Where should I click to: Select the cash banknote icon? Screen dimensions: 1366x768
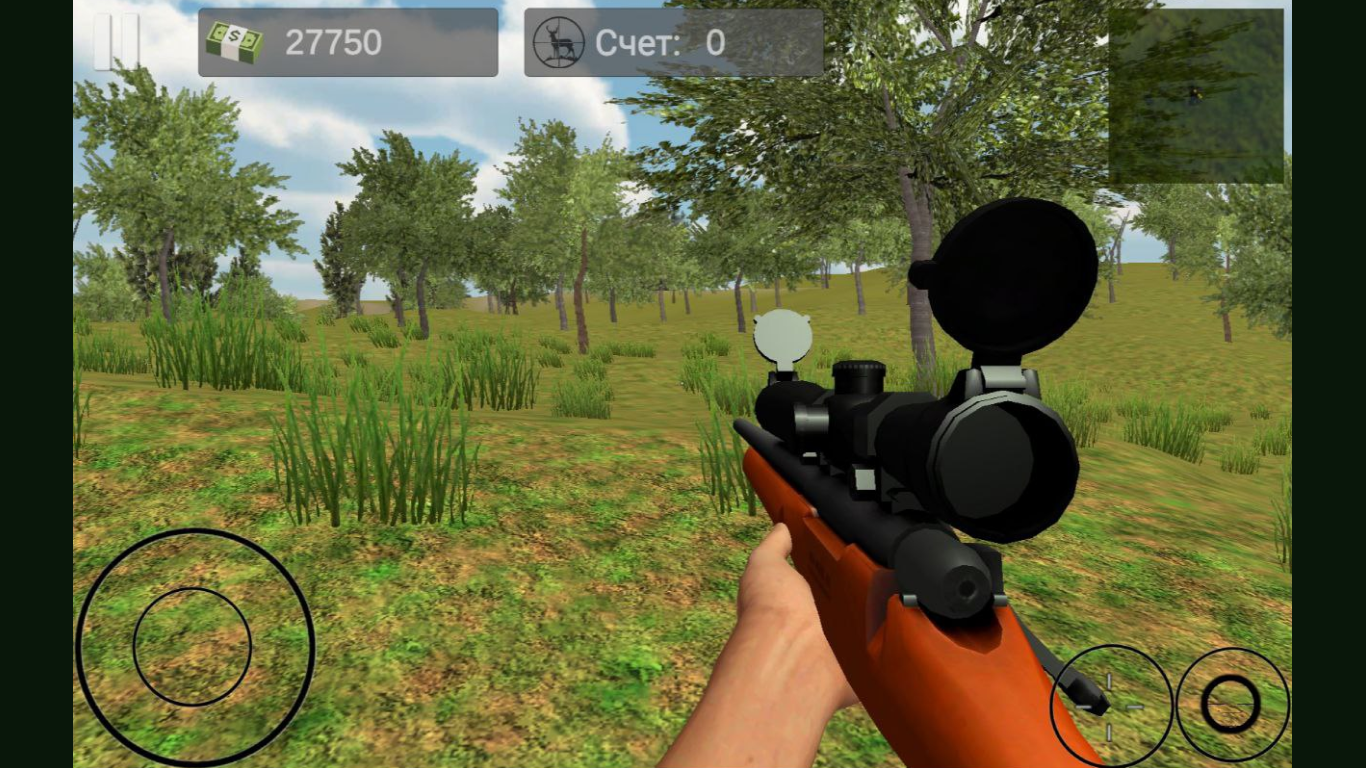pyautogui.click(x=235, y=42)
